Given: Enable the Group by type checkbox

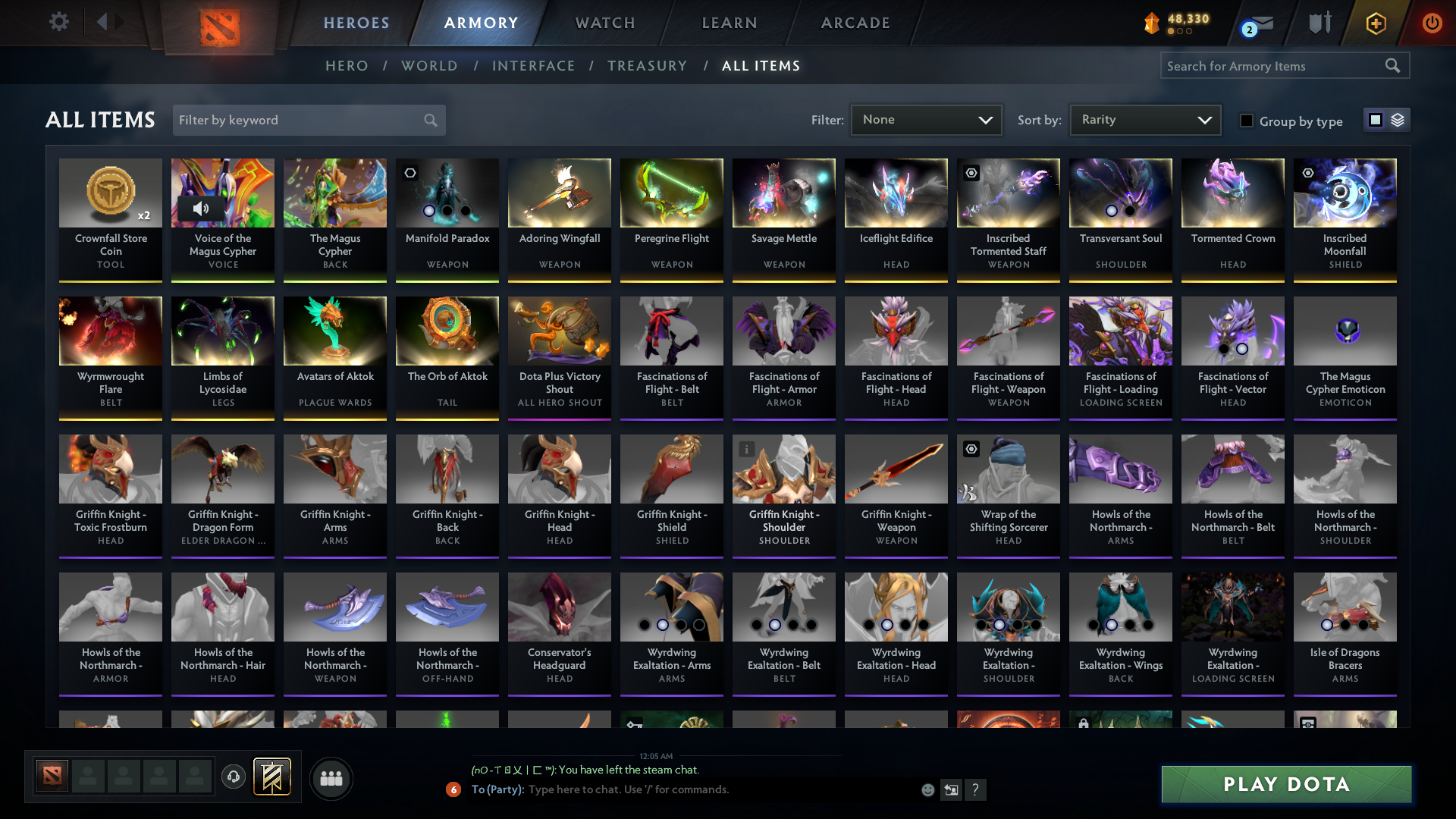Looking at the screenshot, I should (1247, 121).
